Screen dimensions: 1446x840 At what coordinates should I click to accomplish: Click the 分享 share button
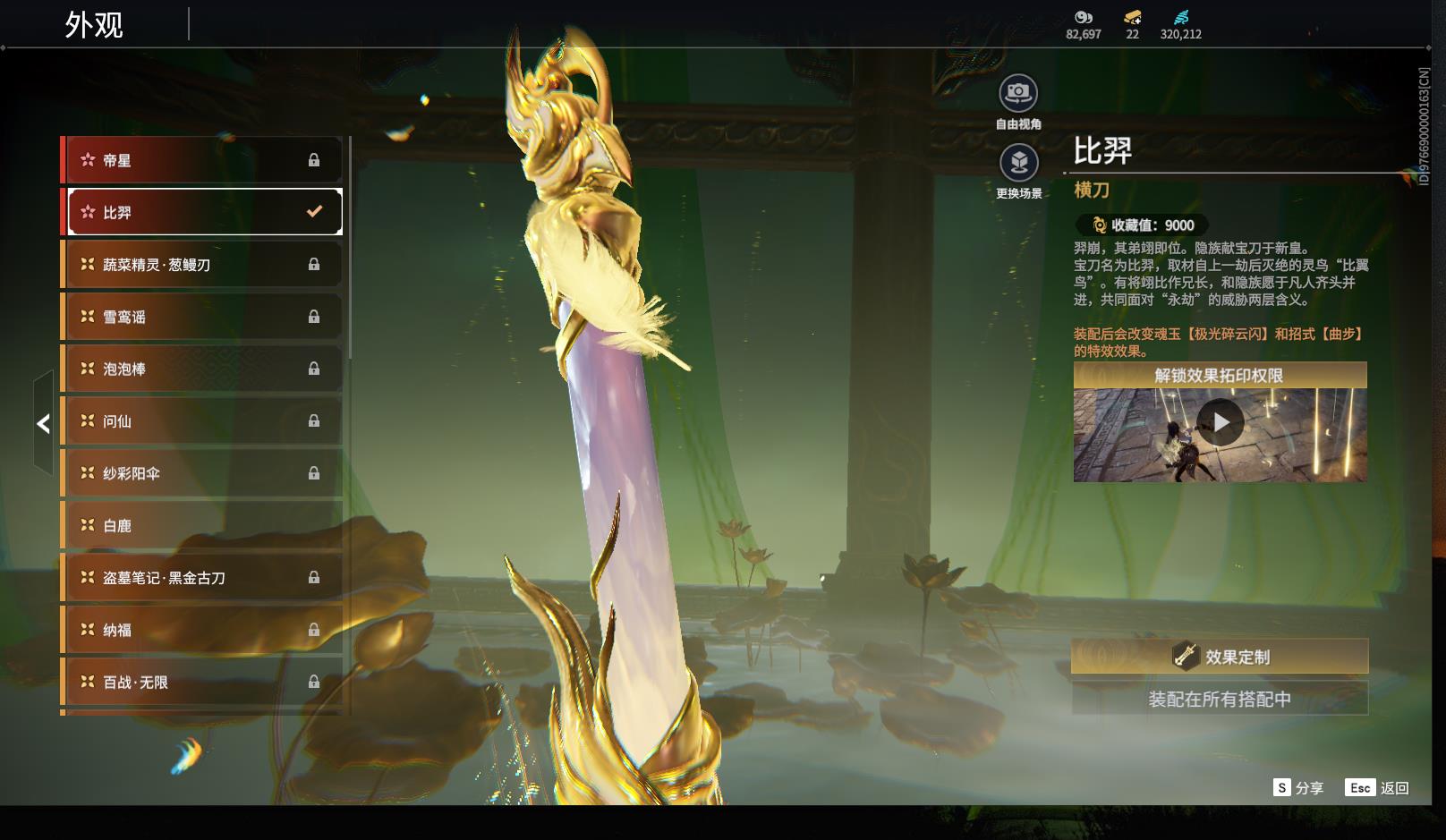(1298, 788)
